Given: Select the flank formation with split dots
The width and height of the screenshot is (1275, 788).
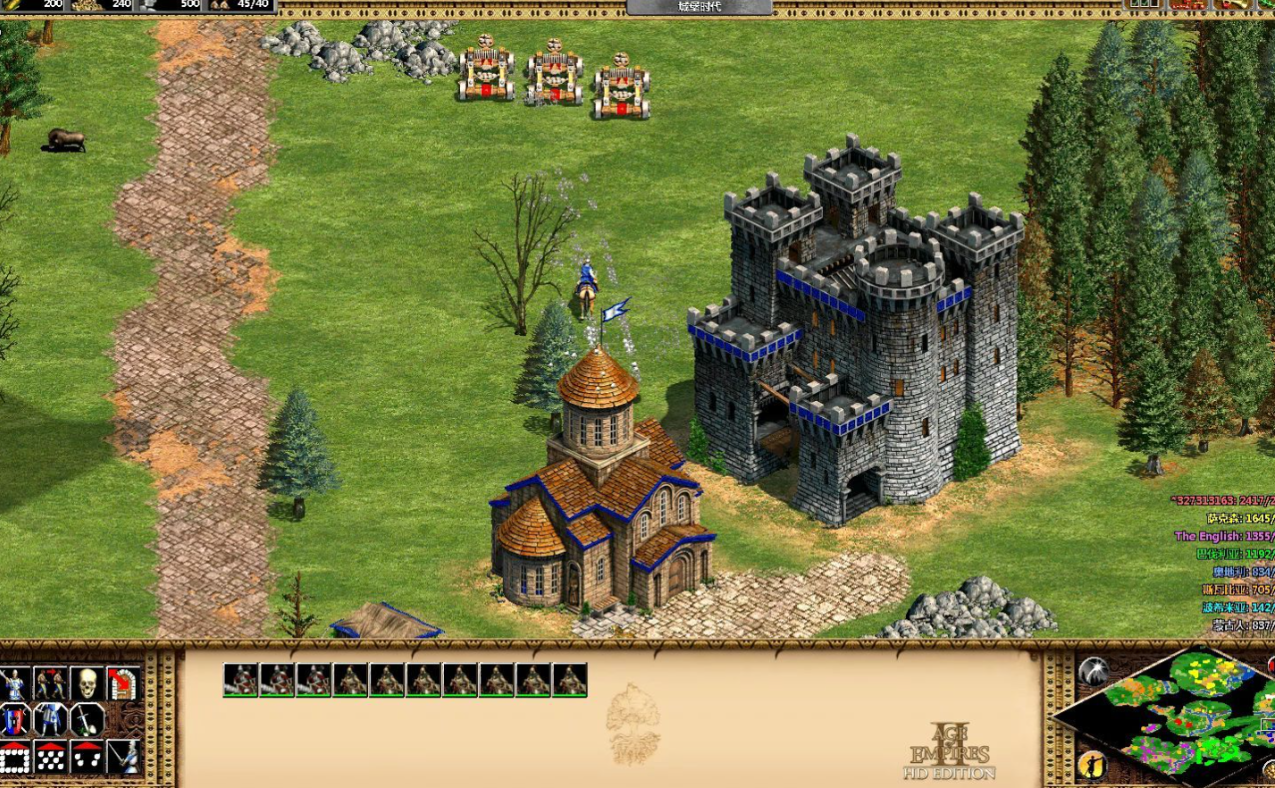Looking at the screenshot, I should coord(87,757).
